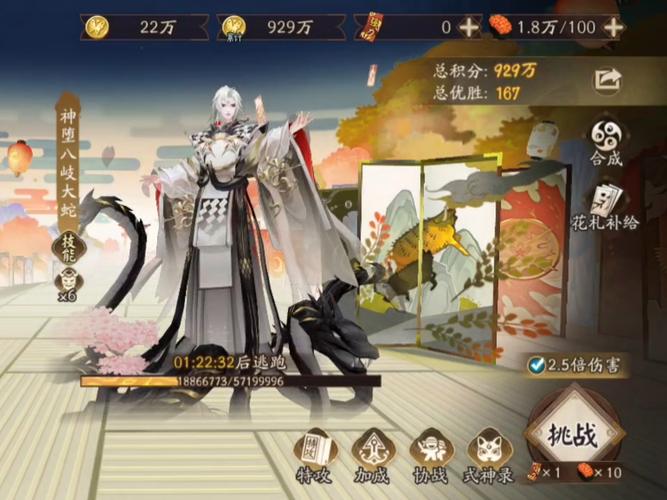This screenshot has height=500, width=667.
Task: Add more sushi stamina with plus button
Action: pyautogui.click(x=614, y=27)
